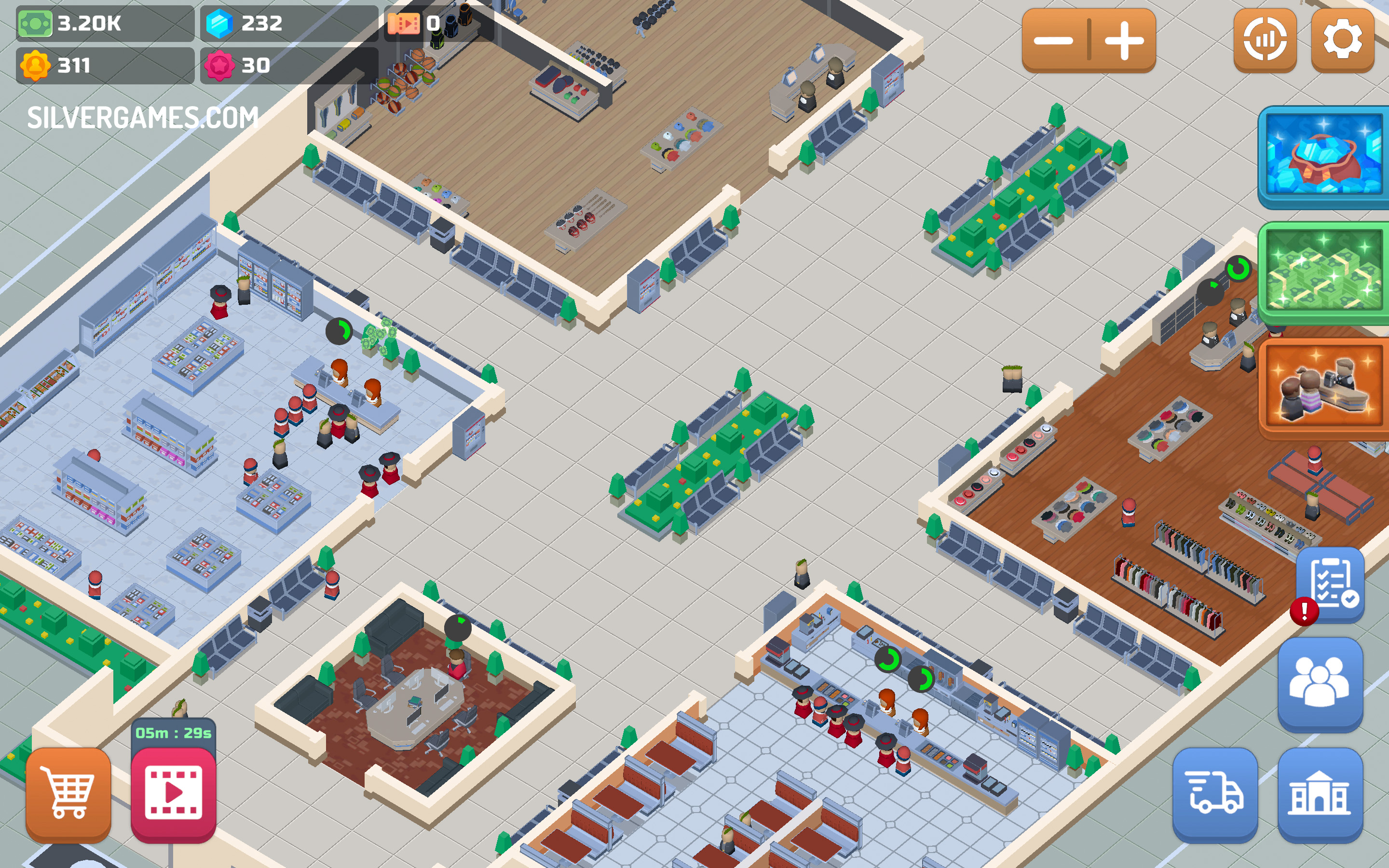Open the statistics chart button
This screenshot has height=868, width=1389.
[1265, 40]
